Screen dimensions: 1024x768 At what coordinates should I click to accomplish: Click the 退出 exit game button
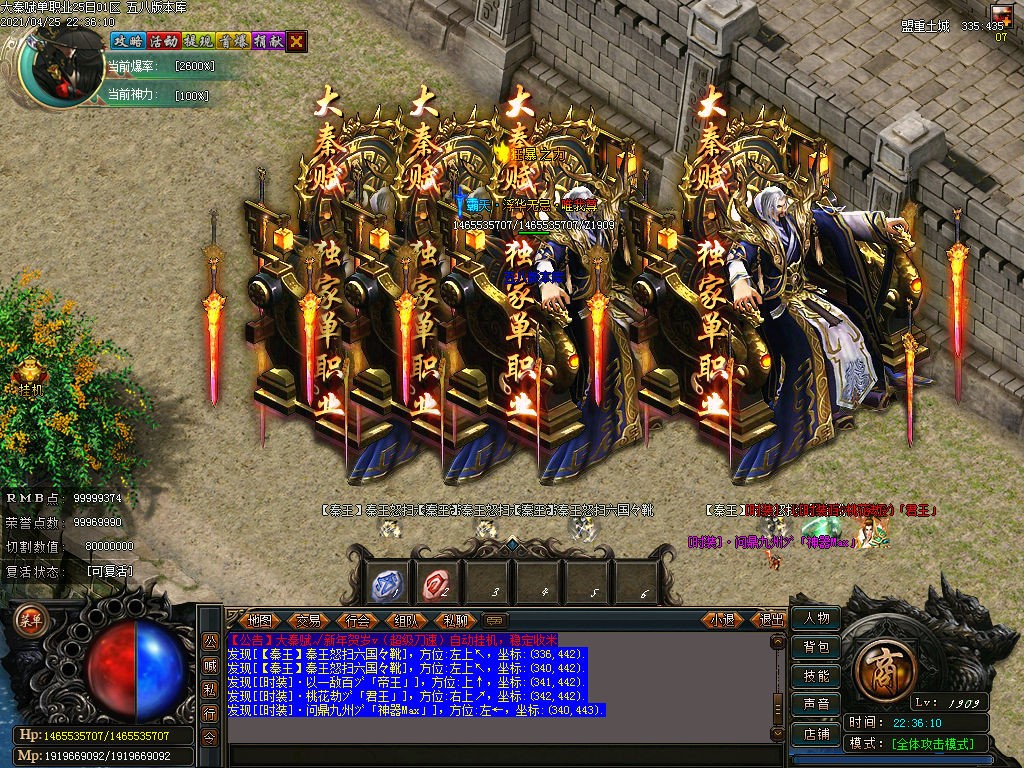[772, 620]
